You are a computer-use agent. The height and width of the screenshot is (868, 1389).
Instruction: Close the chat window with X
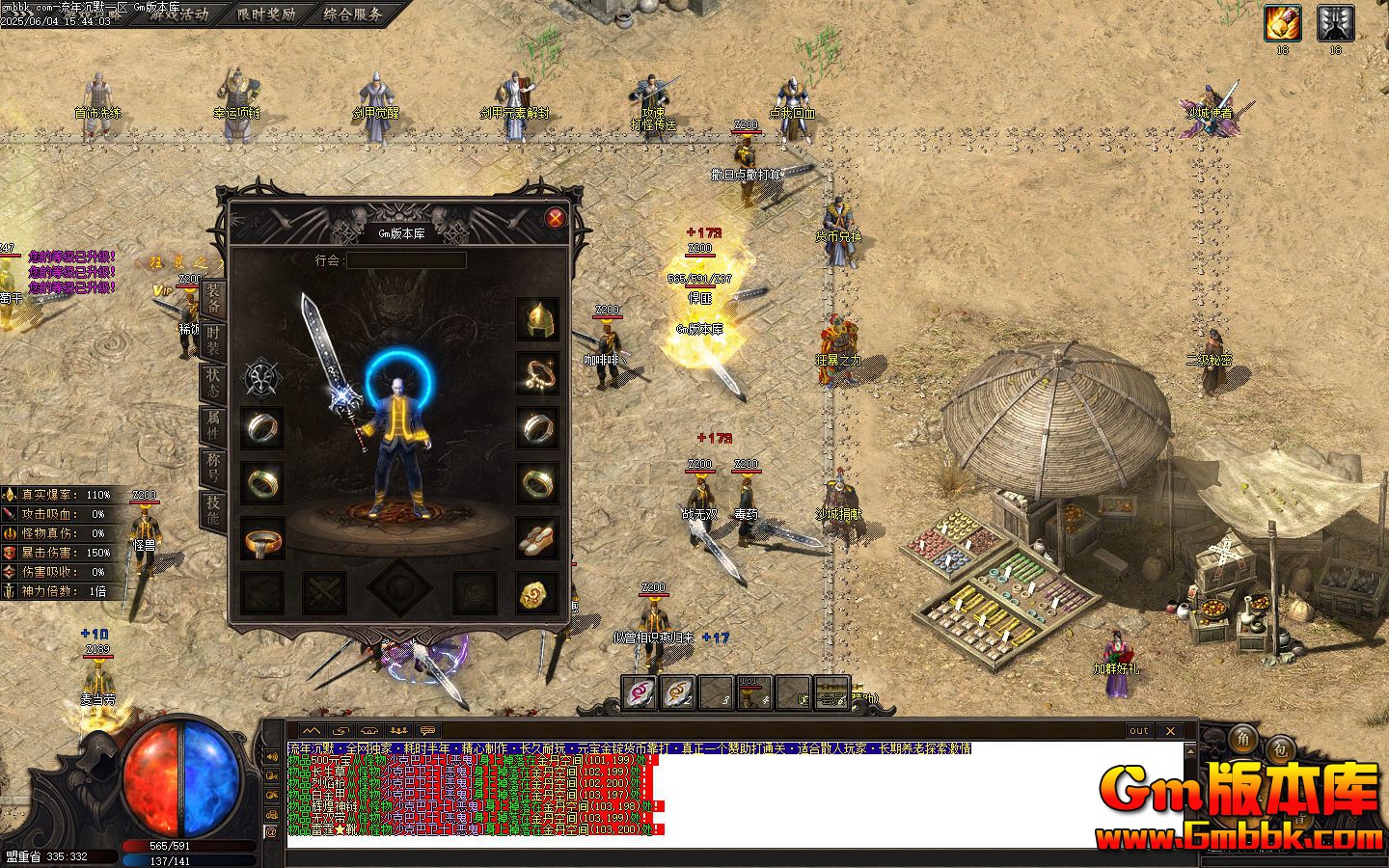coord(1169,731)
